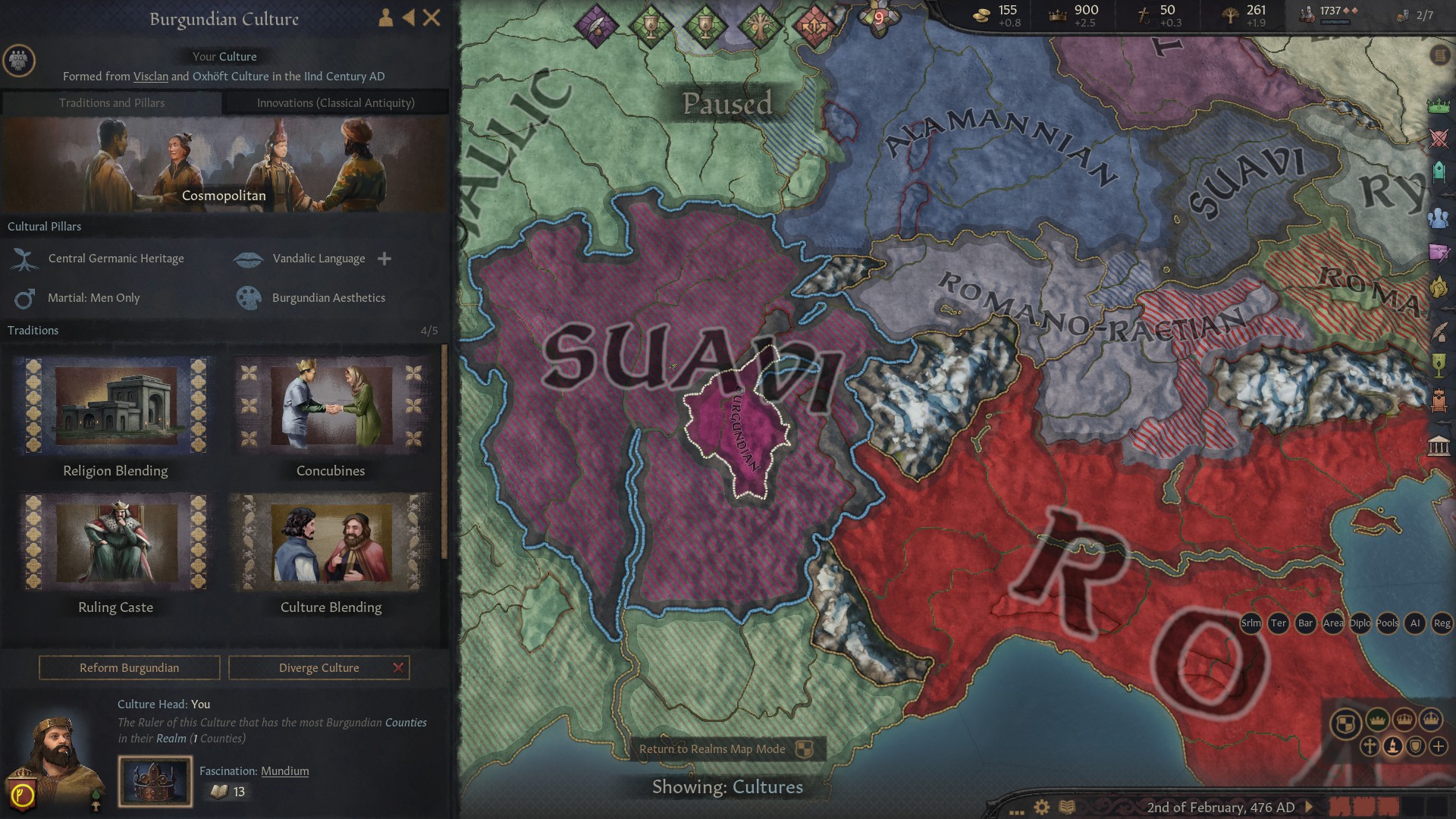The width and height of the screenshot is (1456, 819).
Task: Click the intrigue dagger-letter map icon
Action: [x=1439, y=250]
